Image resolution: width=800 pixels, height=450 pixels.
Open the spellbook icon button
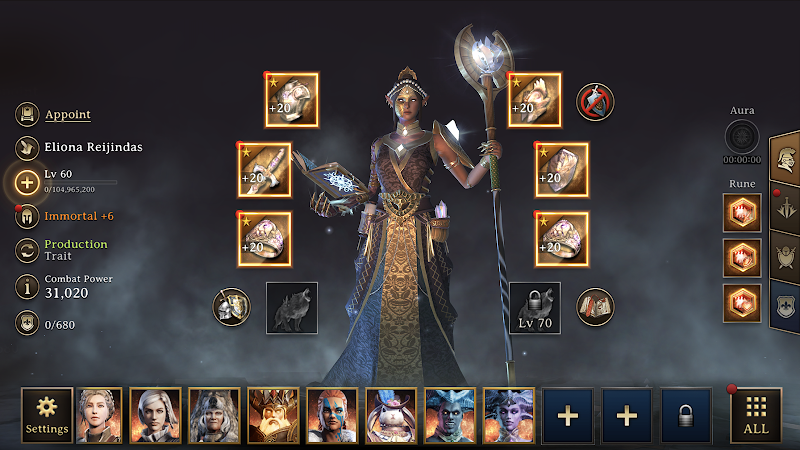point(595,306)
